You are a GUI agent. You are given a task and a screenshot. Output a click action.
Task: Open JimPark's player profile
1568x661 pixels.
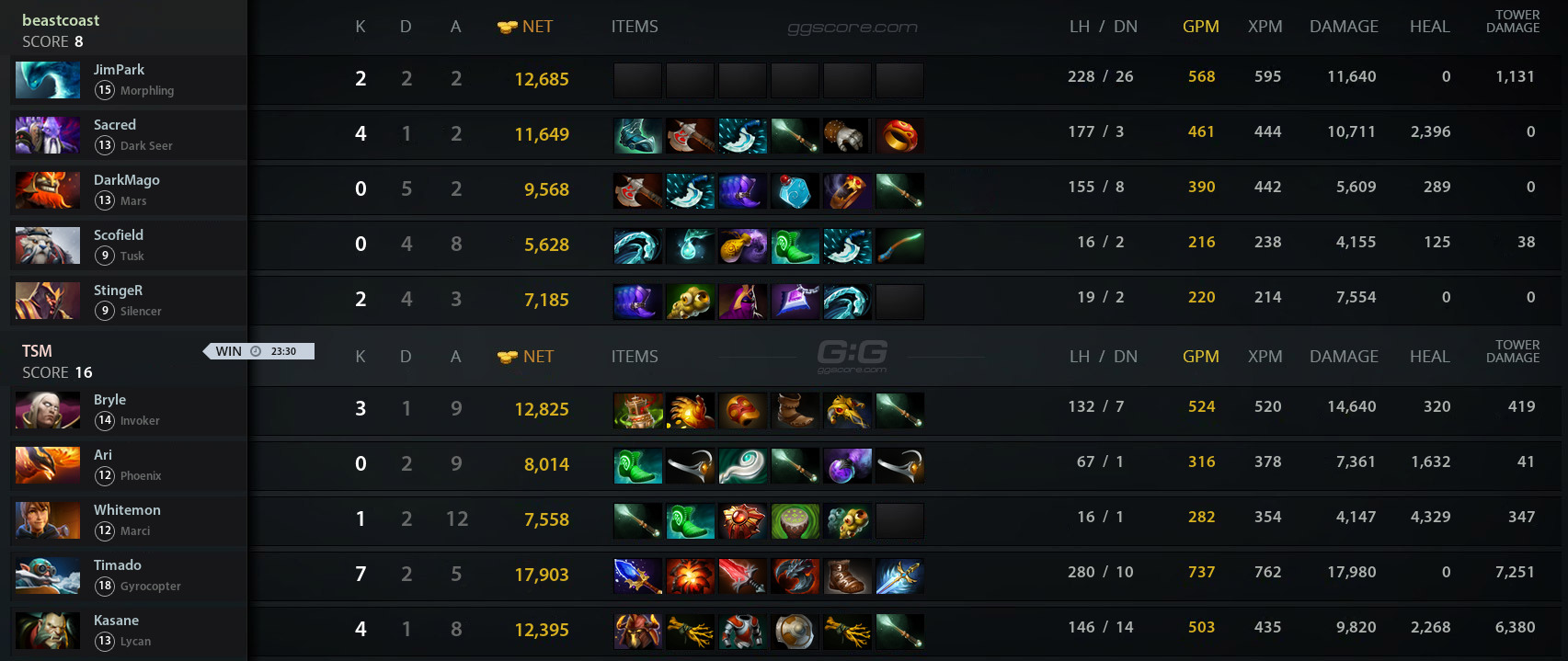pos(119,70)
